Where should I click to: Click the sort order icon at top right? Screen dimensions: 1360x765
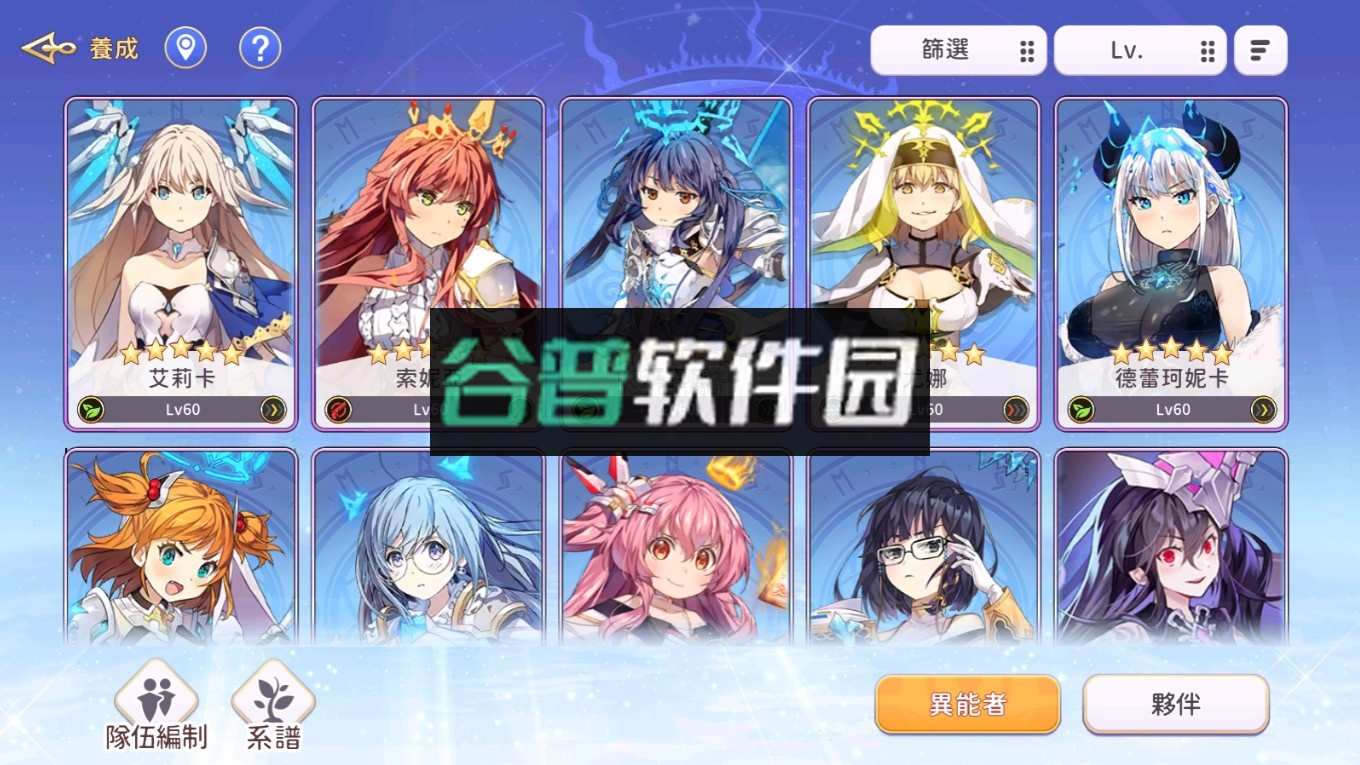pyautogui.click(x=1260, y=48)
